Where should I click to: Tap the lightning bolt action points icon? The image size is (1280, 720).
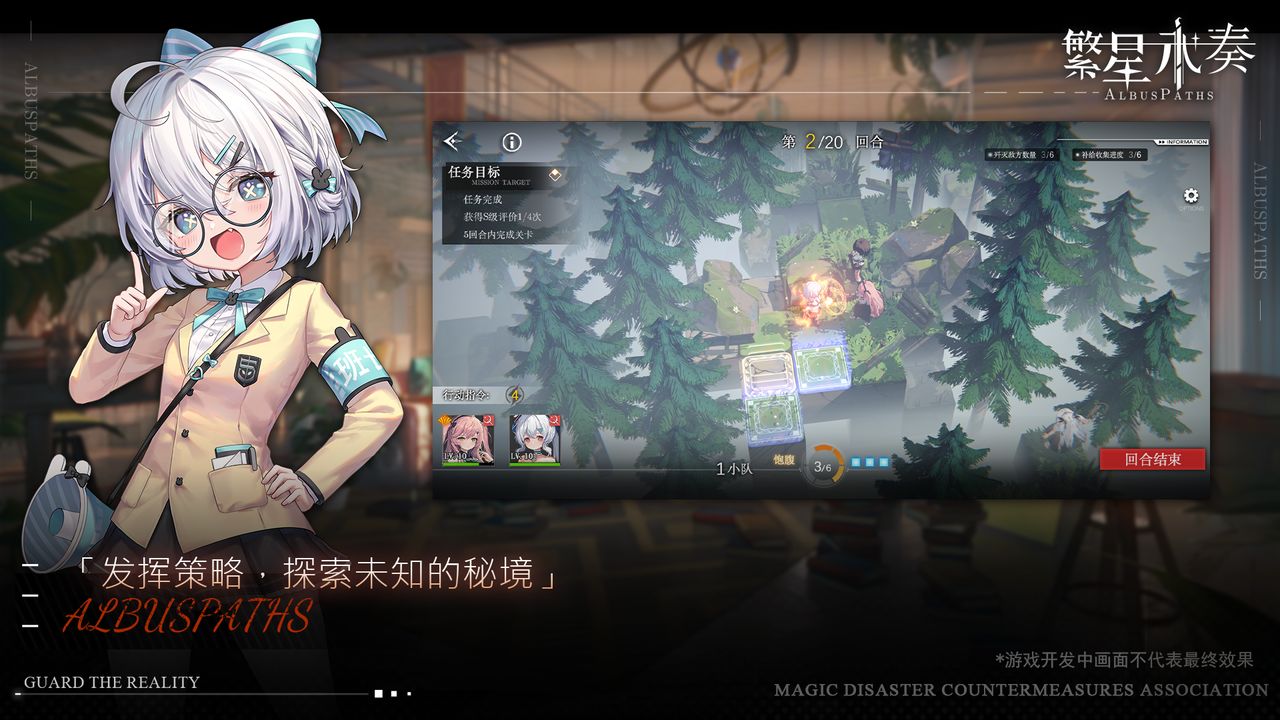pos(512,394)
